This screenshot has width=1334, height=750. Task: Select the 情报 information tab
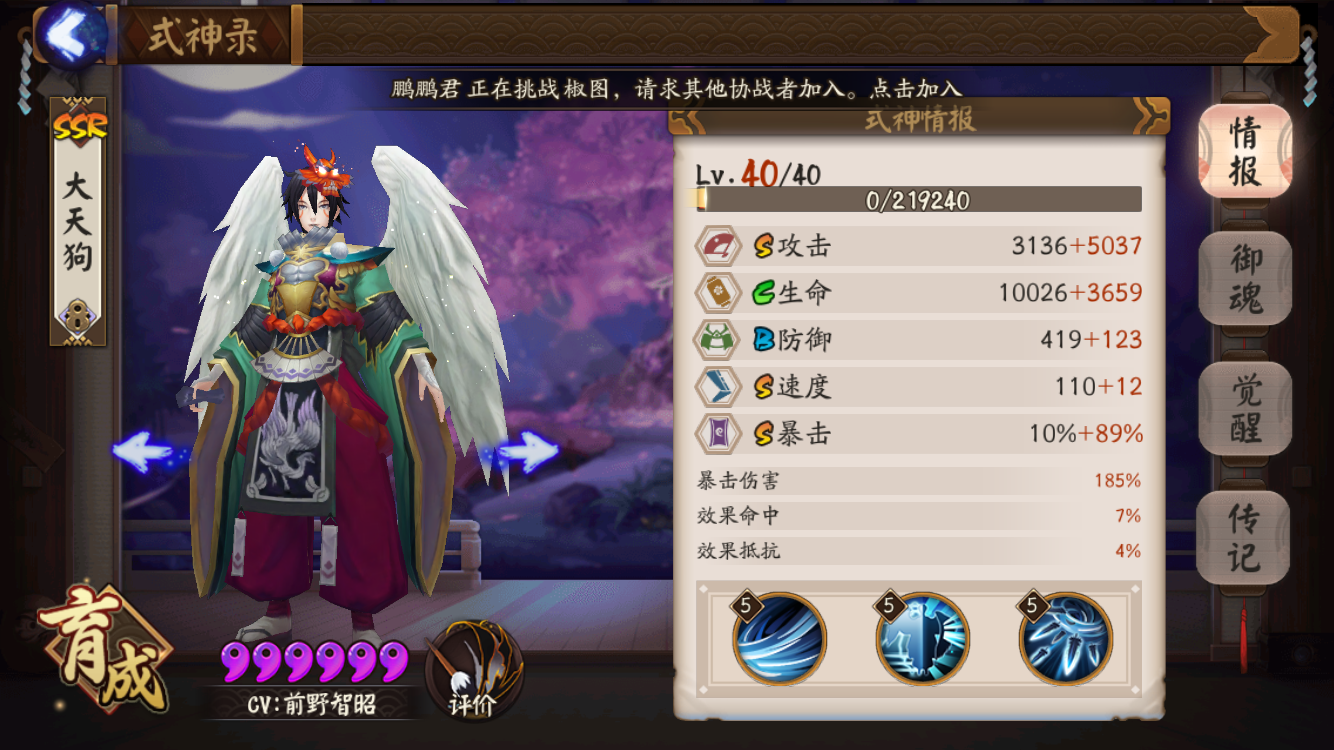1244,152
